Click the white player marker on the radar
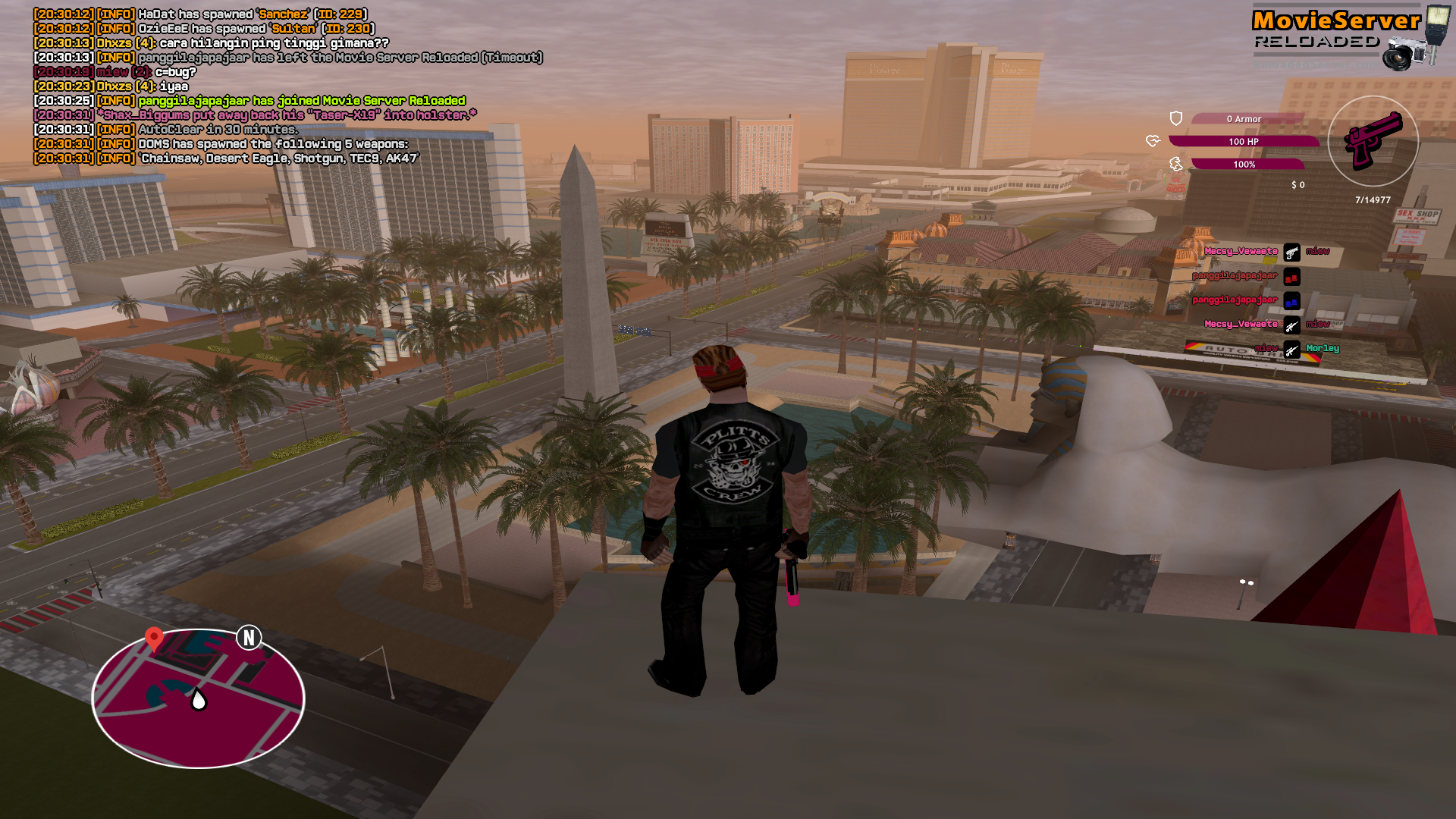The height and width of the screenshot is (819, 1456). coord(199,699)
